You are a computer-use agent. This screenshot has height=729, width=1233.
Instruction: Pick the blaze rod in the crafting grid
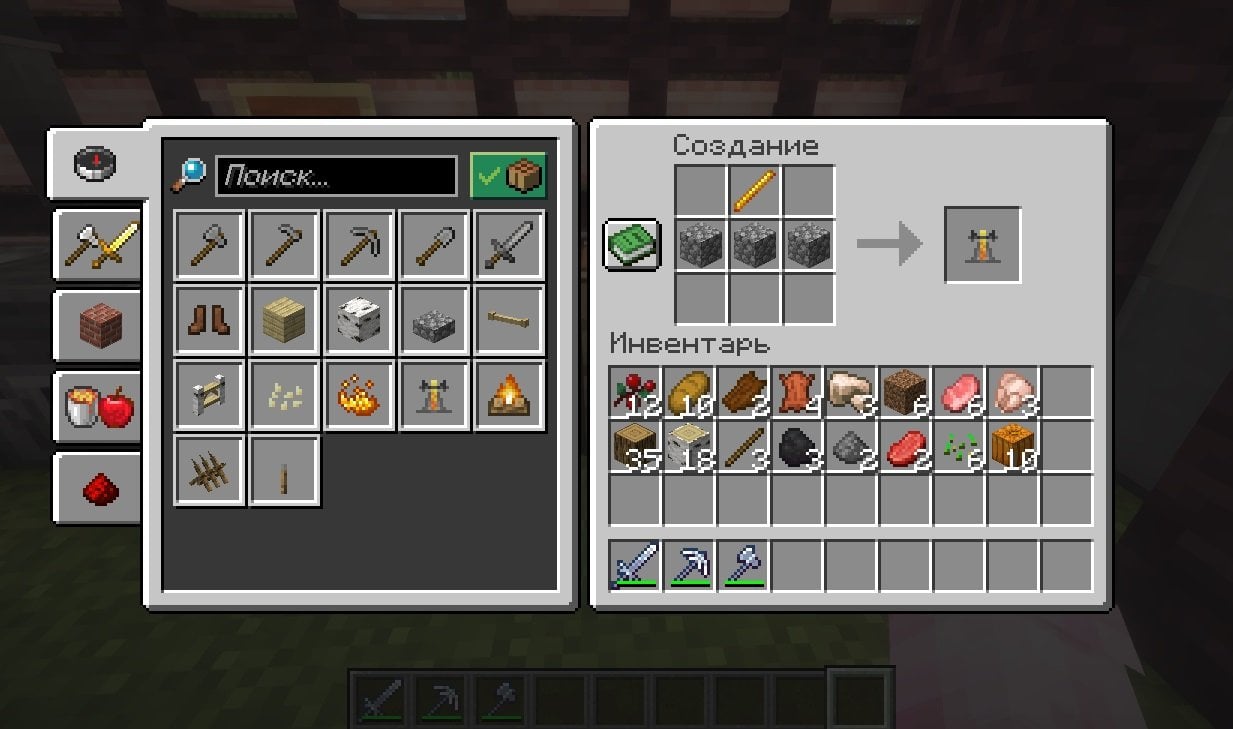point(755,190)
